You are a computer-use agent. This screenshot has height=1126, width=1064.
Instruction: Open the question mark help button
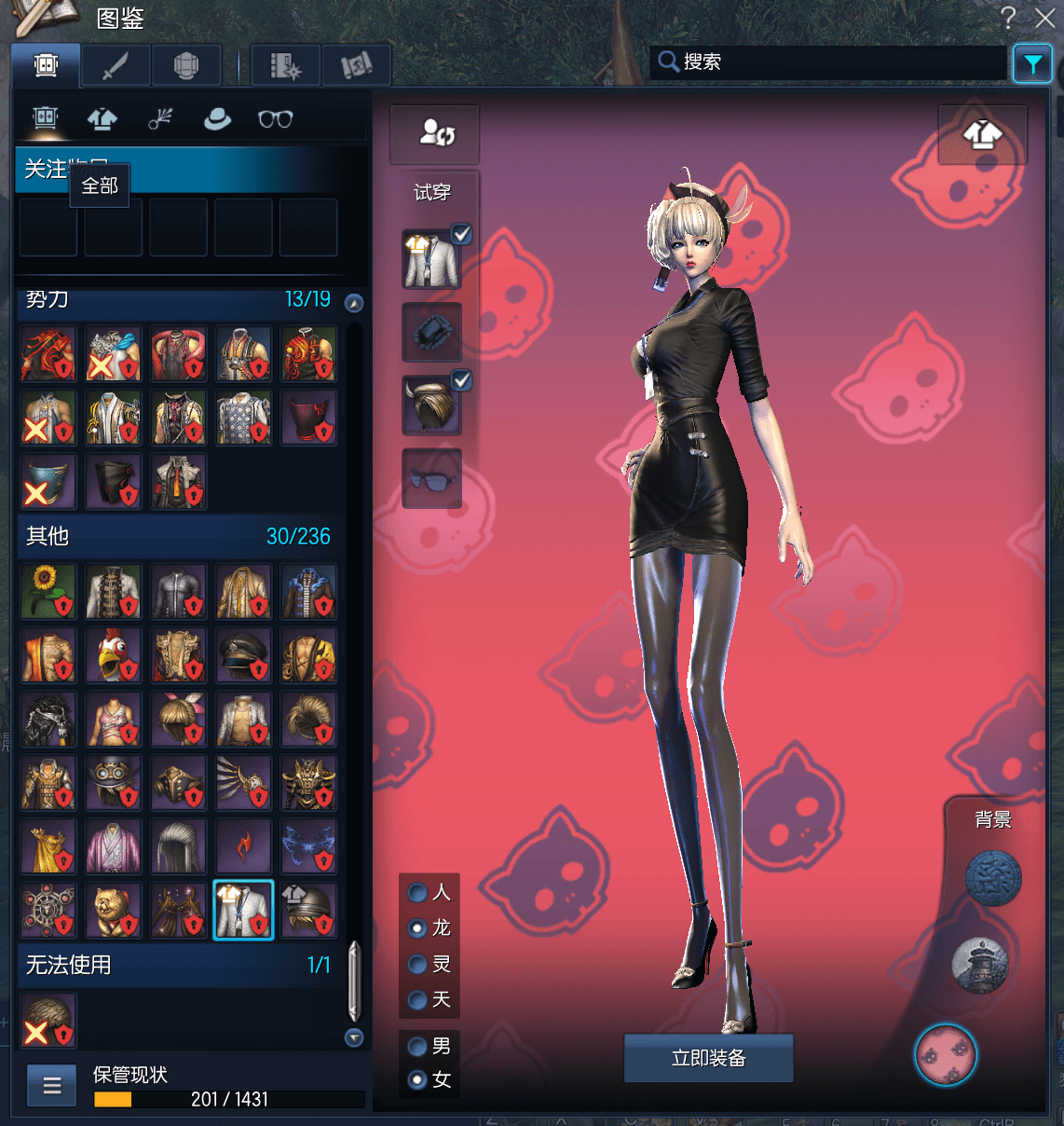[x=1008, y=18]
